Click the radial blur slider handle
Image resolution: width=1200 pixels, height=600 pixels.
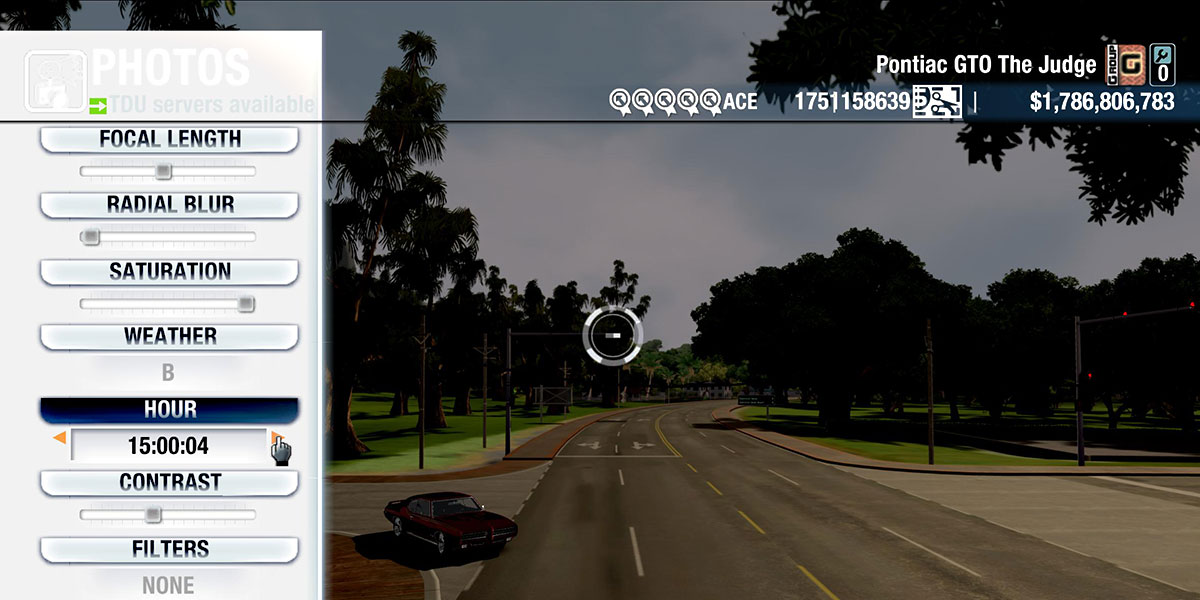pos(91,237)
